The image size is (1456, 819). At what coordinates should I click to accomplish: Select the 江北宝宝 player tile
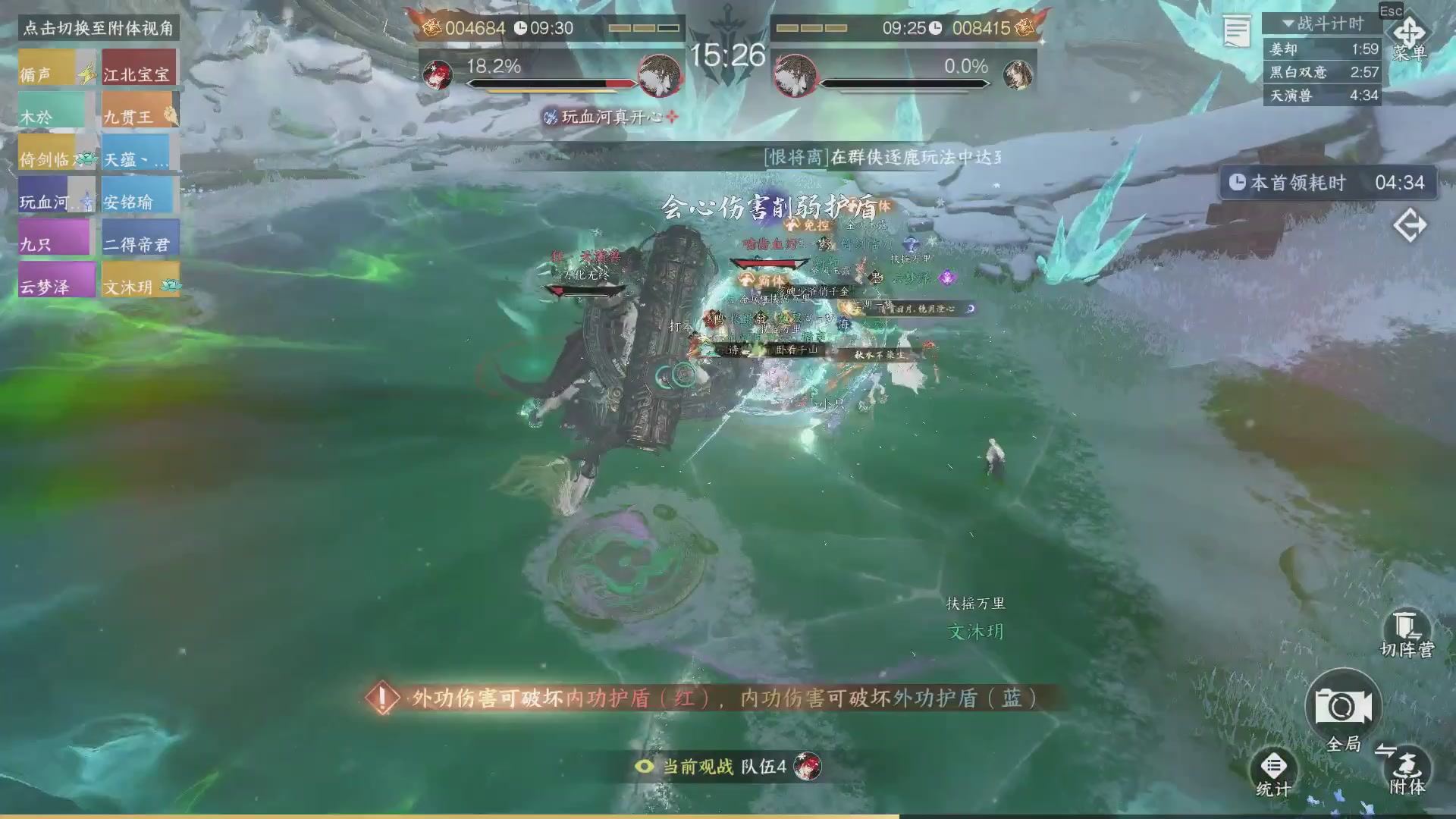pos(140,67)
